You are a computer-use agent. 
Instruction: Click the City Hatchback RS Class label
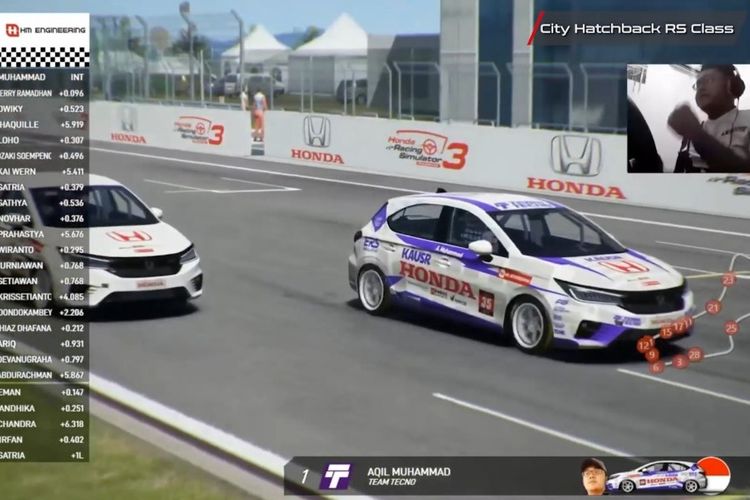636,29
